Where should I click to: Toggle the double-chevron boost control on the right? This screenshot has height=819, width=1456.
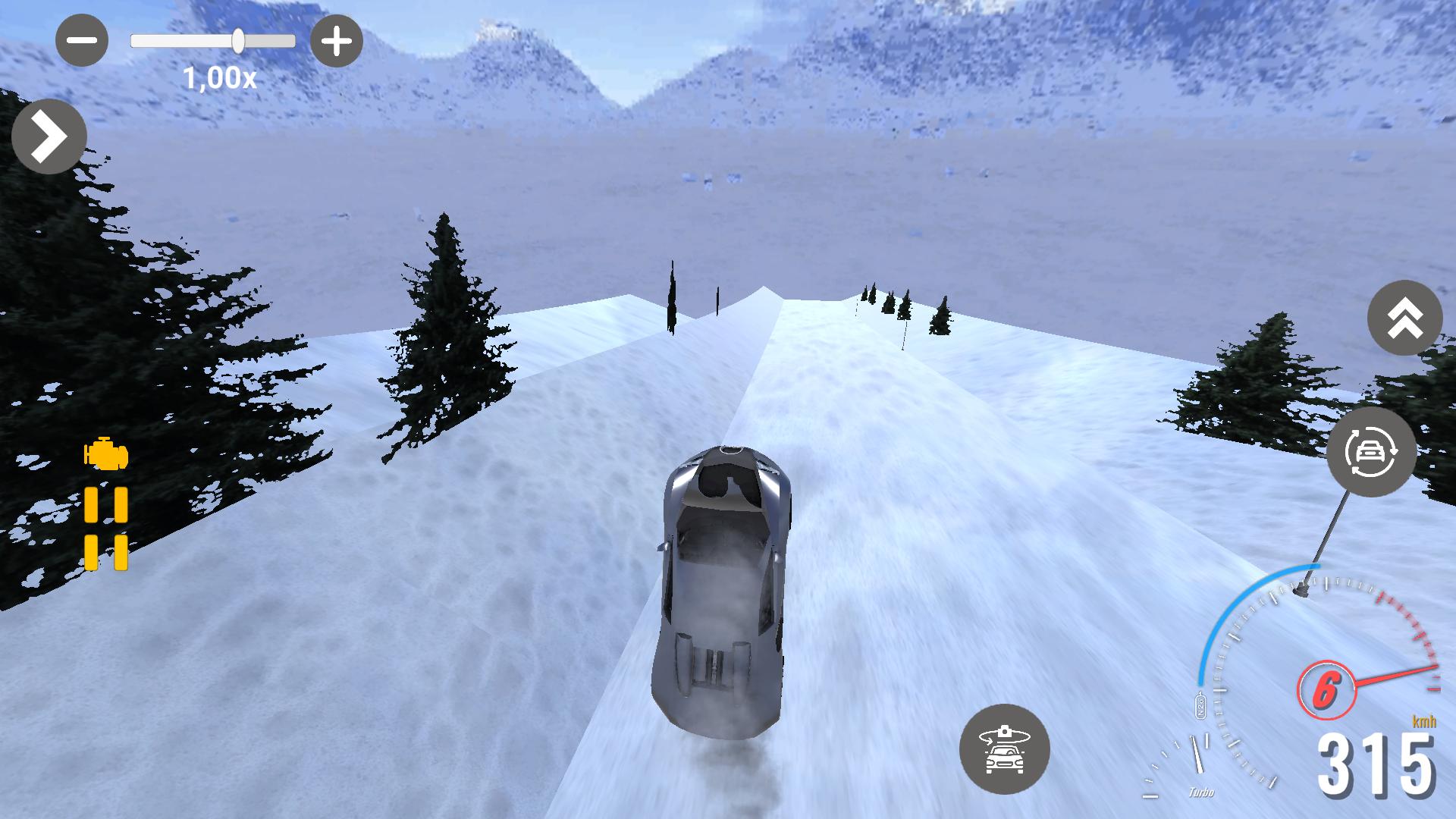(x=1405, y=318)
